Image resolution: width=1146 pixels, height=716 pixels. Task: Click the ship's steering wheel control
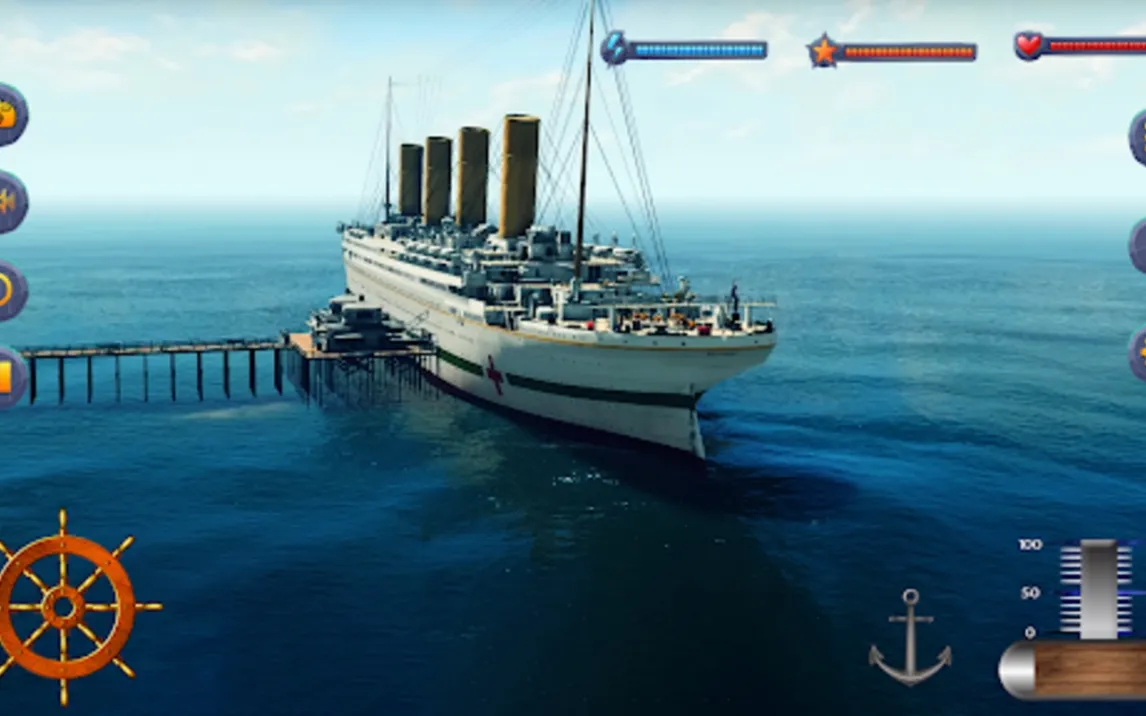[64, 606]
